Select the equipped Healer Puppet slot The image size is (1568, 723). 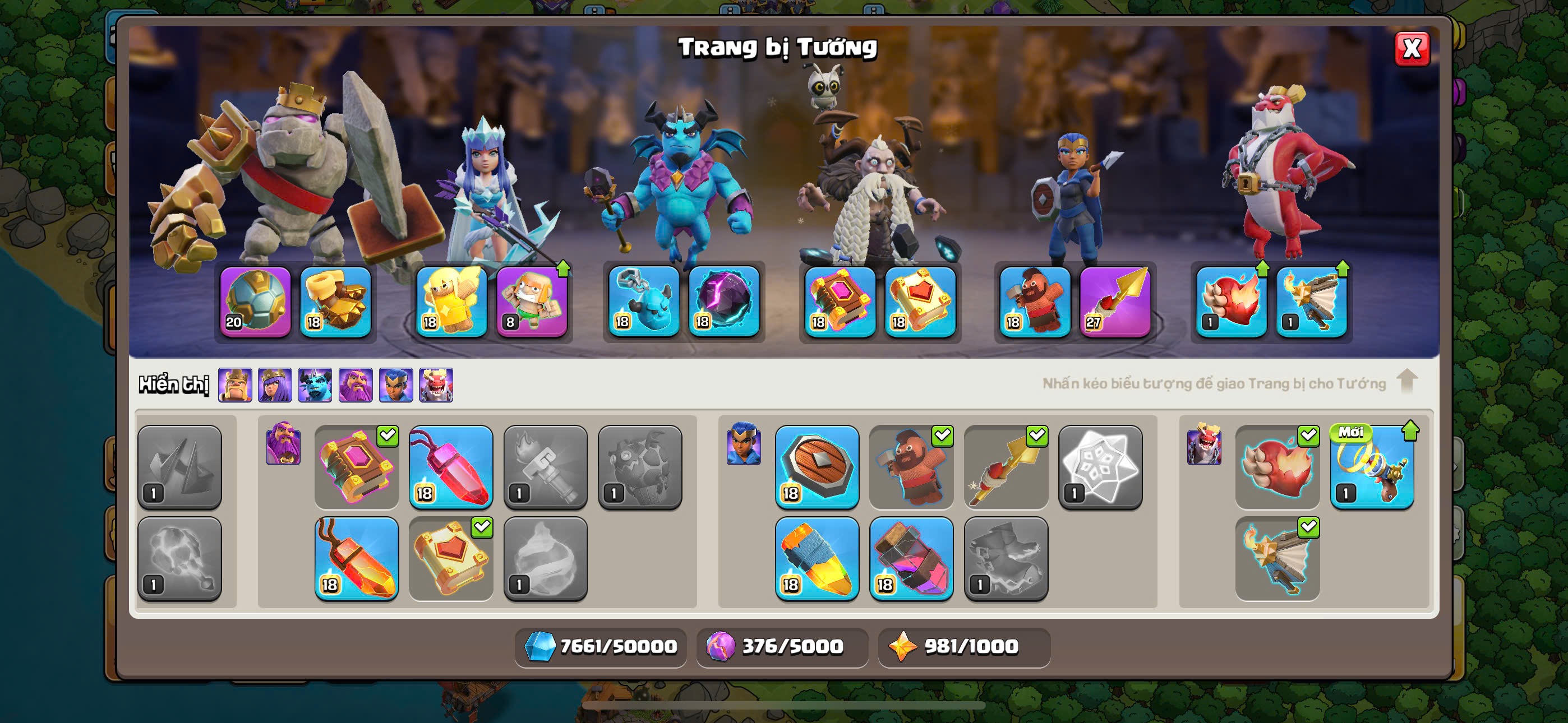tap(451, 302)
